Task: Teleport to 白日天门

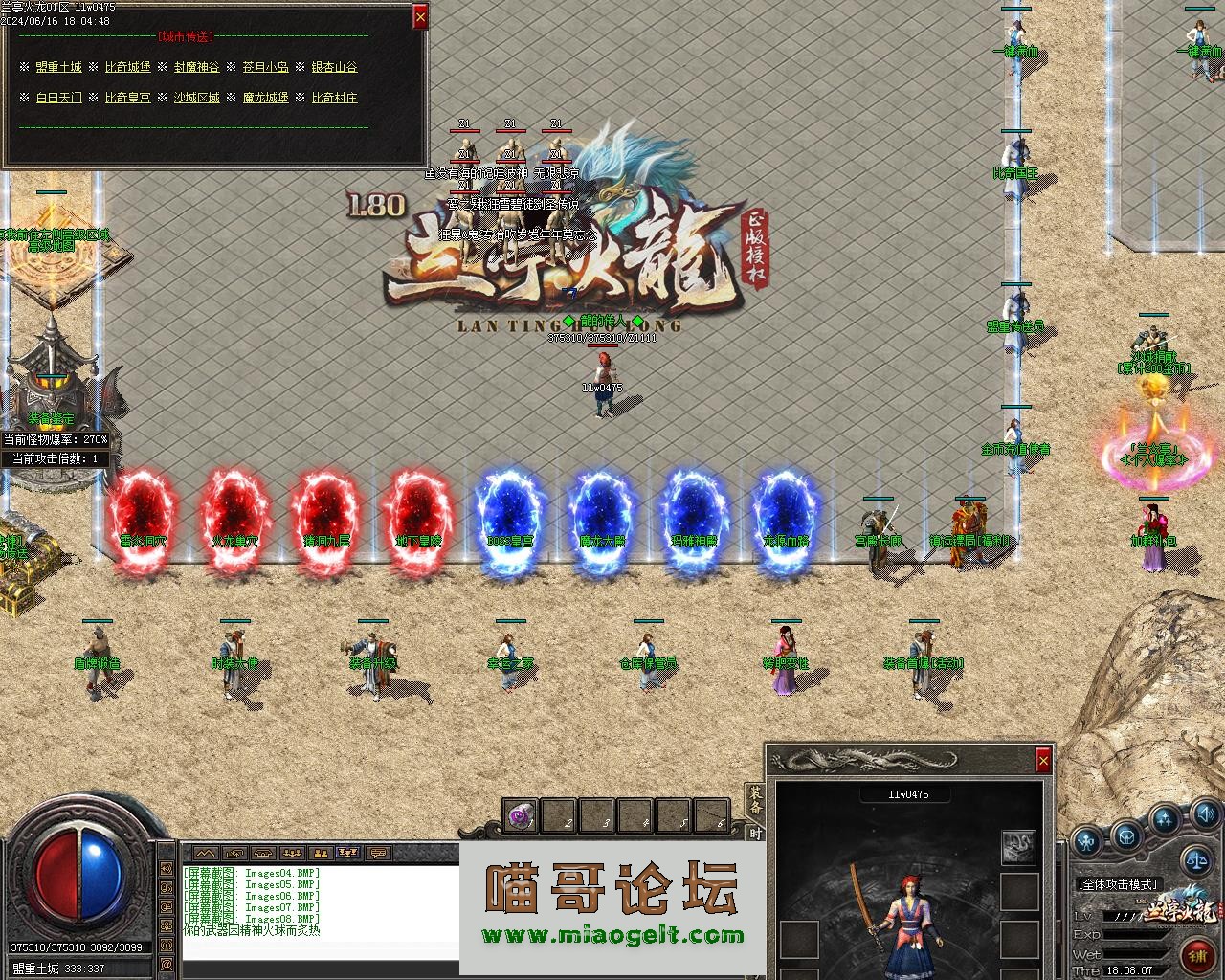Action: point(58,98)
